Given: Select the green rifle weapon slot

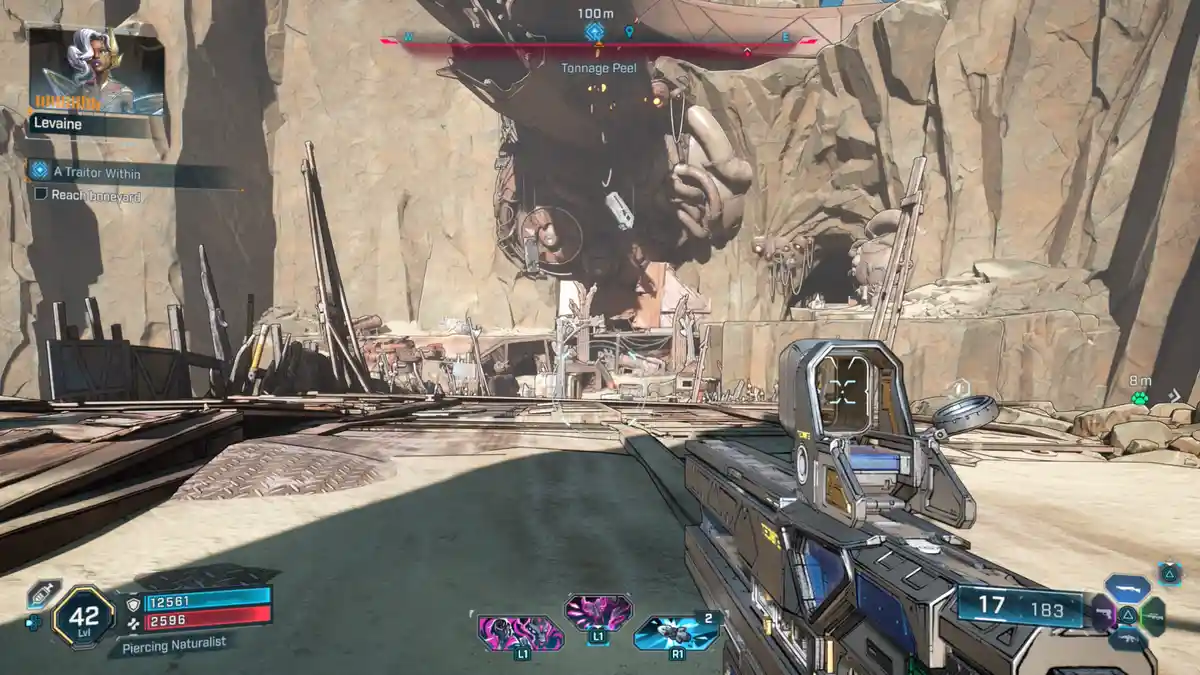Looking at the screenshot, I should click(x=1153, y=615).
